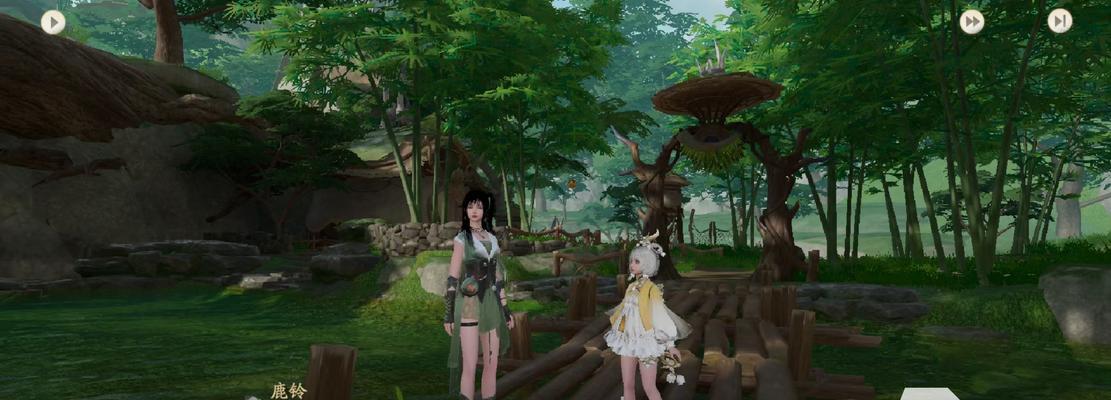Click the auto-play dialogue button
This screenshot has width=1111, height=400.
pos(53,22)
